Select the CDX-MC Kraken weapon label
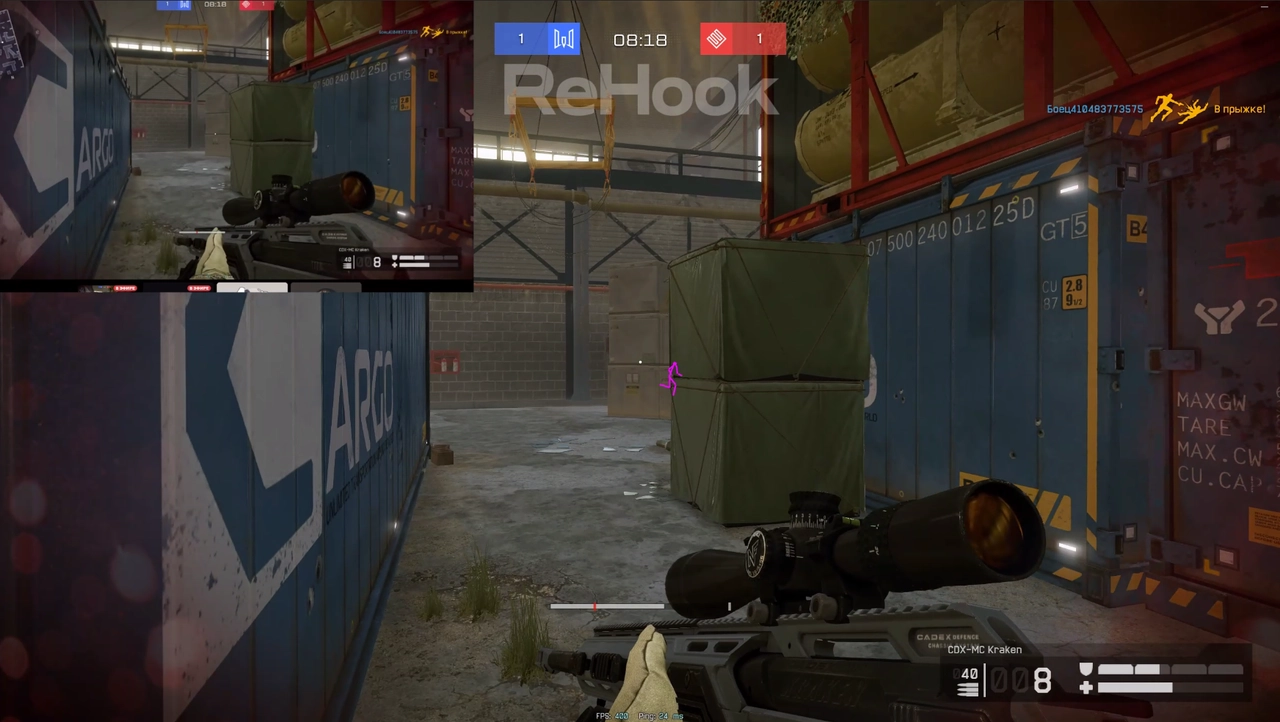The image size is (1280, 722). click(985, 650)
